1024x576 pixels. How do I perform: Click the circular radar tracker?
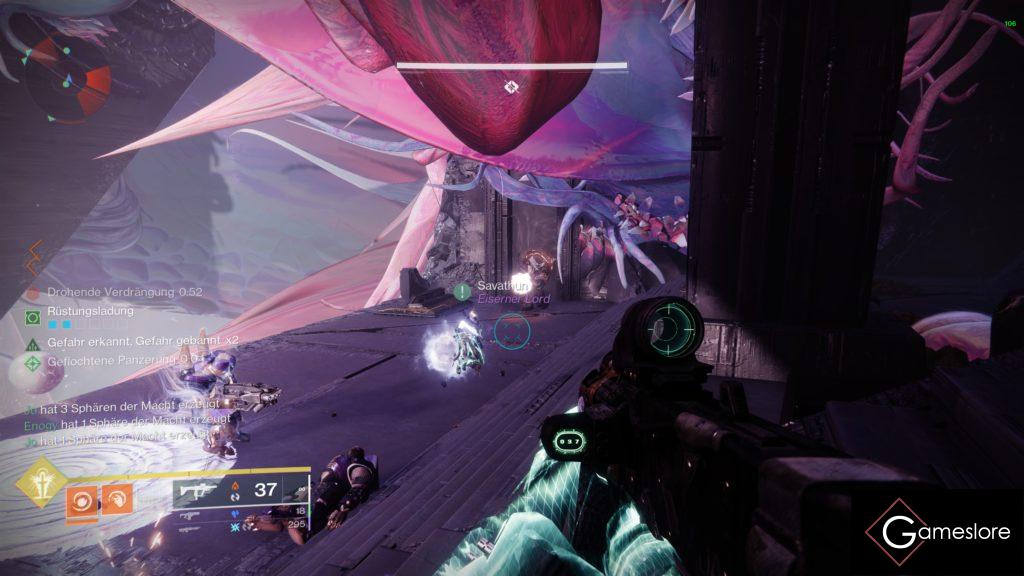point(70,78)
